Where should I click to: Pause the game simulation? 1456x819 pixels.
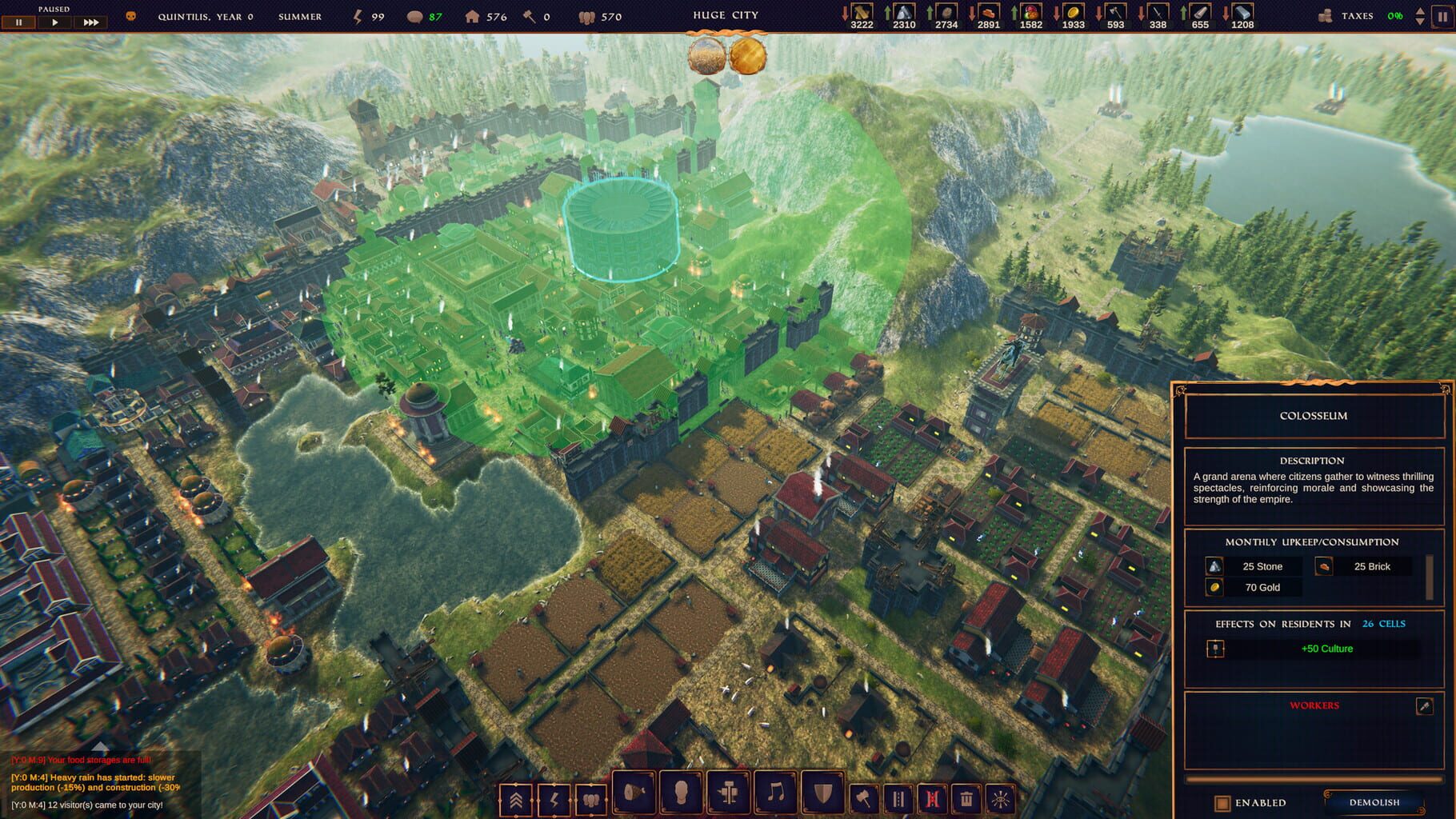coord(18,22)
